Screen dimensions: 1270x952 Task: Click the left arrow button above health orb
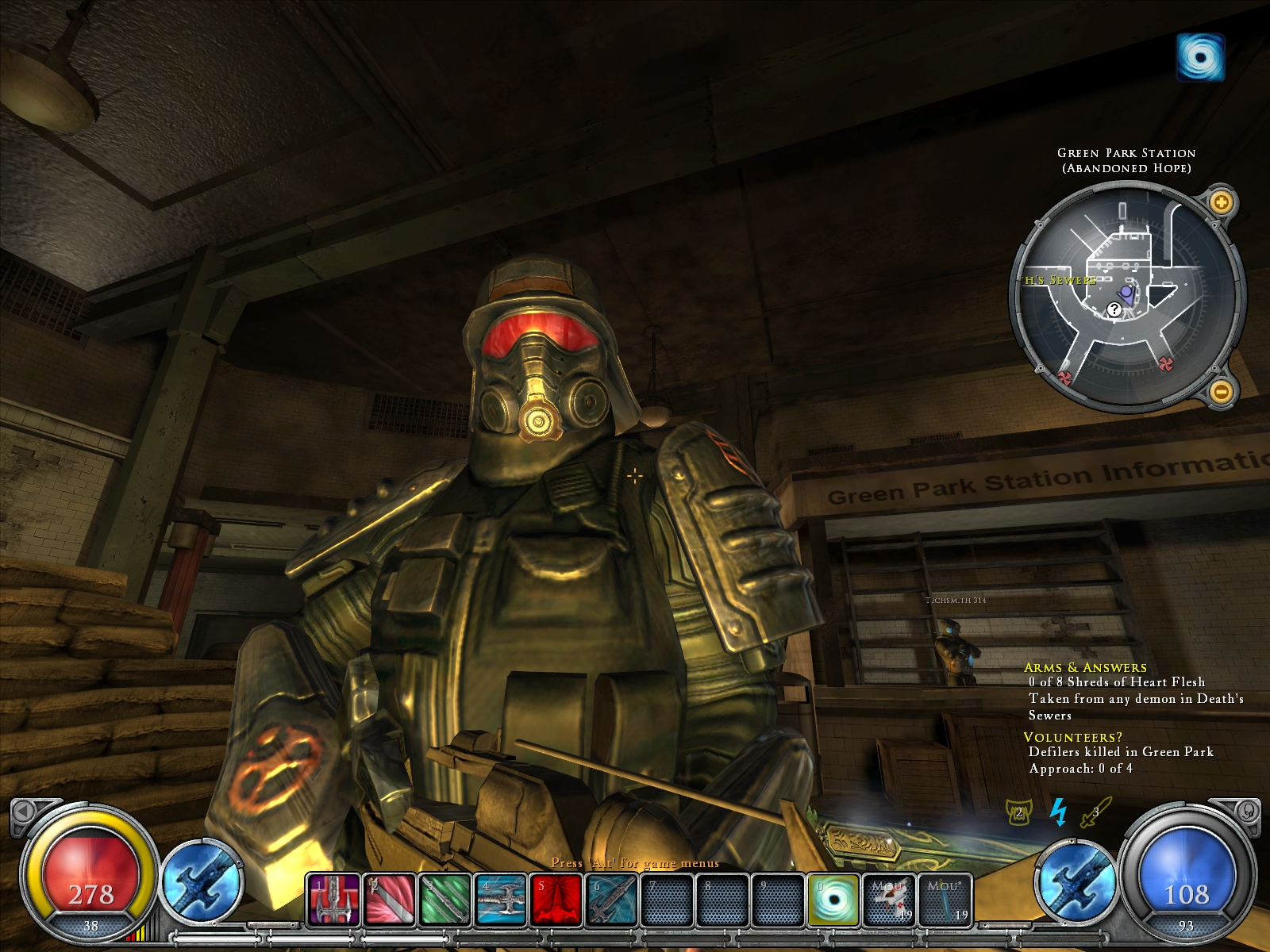click(x=24, y=811)
